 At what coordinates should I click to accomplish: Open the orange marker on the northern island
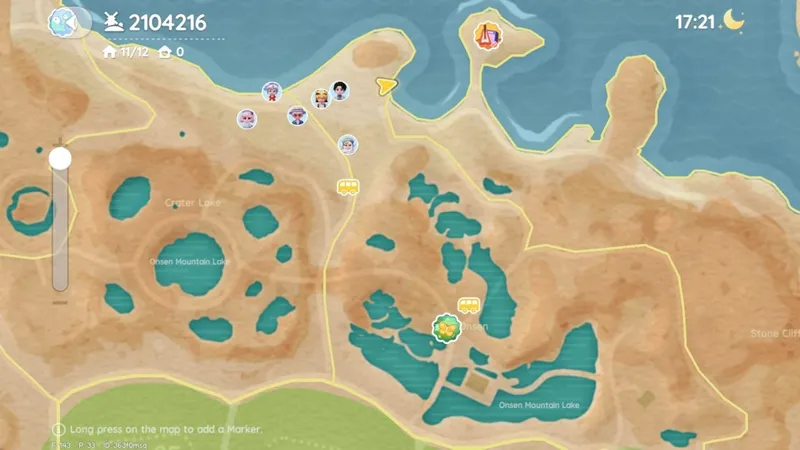tap(488, 35)
